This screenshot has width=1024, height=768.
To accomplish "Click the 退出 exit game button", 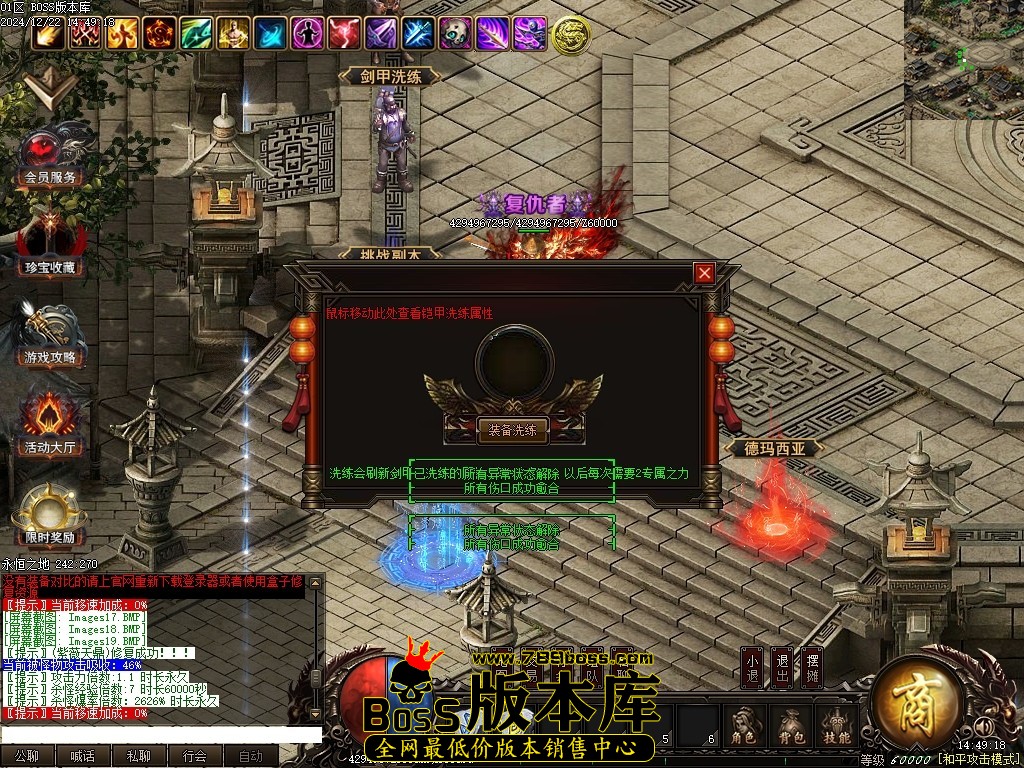I will tap(782, 667).
